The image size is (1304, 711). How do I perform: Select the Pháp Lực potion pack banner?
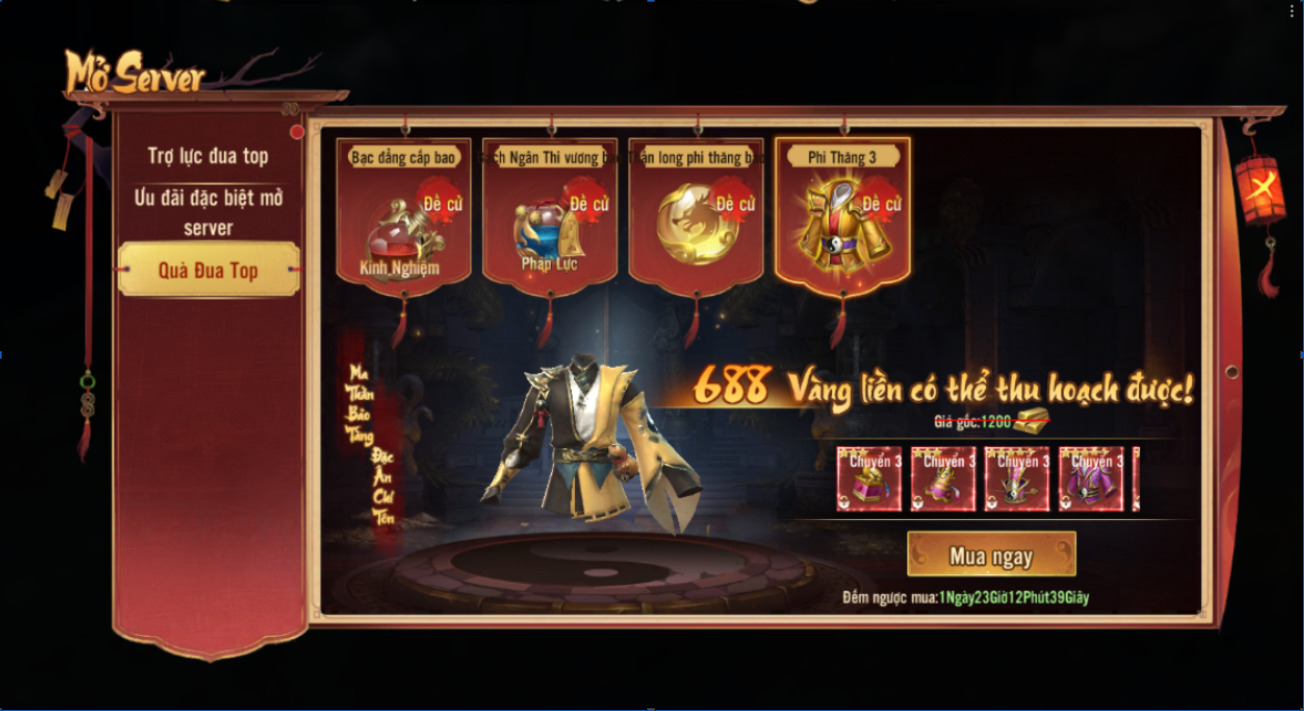550,222
